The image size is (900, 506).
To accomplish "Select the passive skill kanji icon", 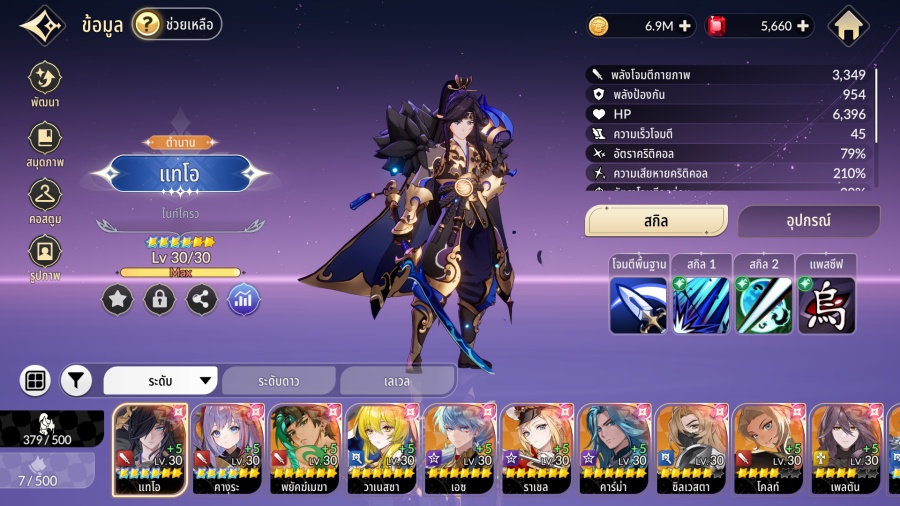I will [x=826, y=305].
